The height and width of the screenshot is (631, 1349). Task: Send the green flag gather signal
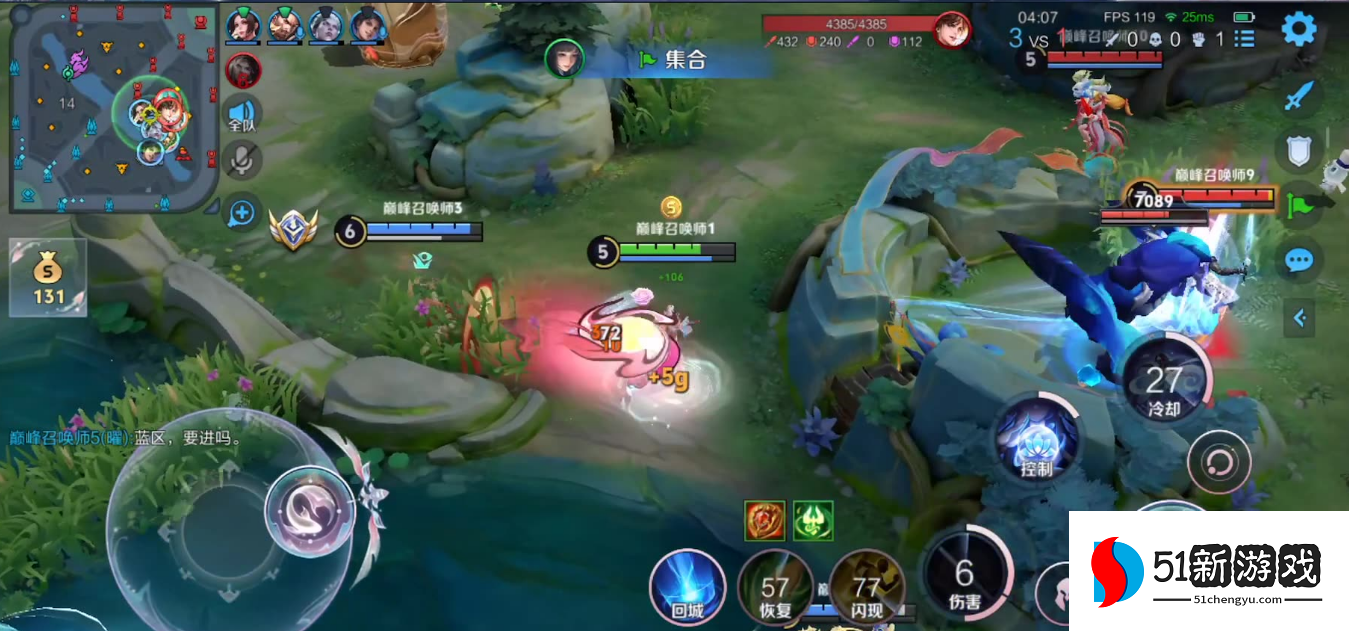pos(1298,204)
